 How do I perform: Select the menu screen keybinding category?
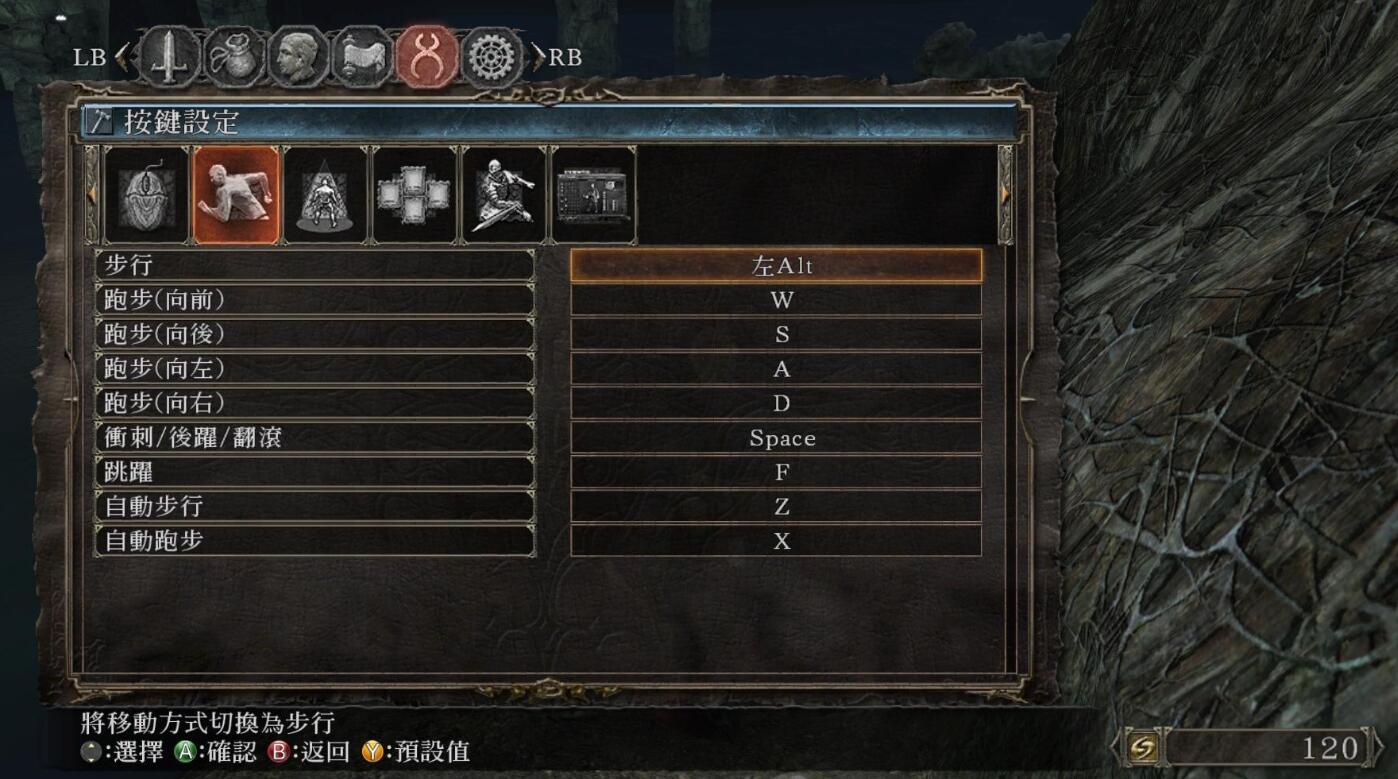pyautogui.click(x=592, y=196)
